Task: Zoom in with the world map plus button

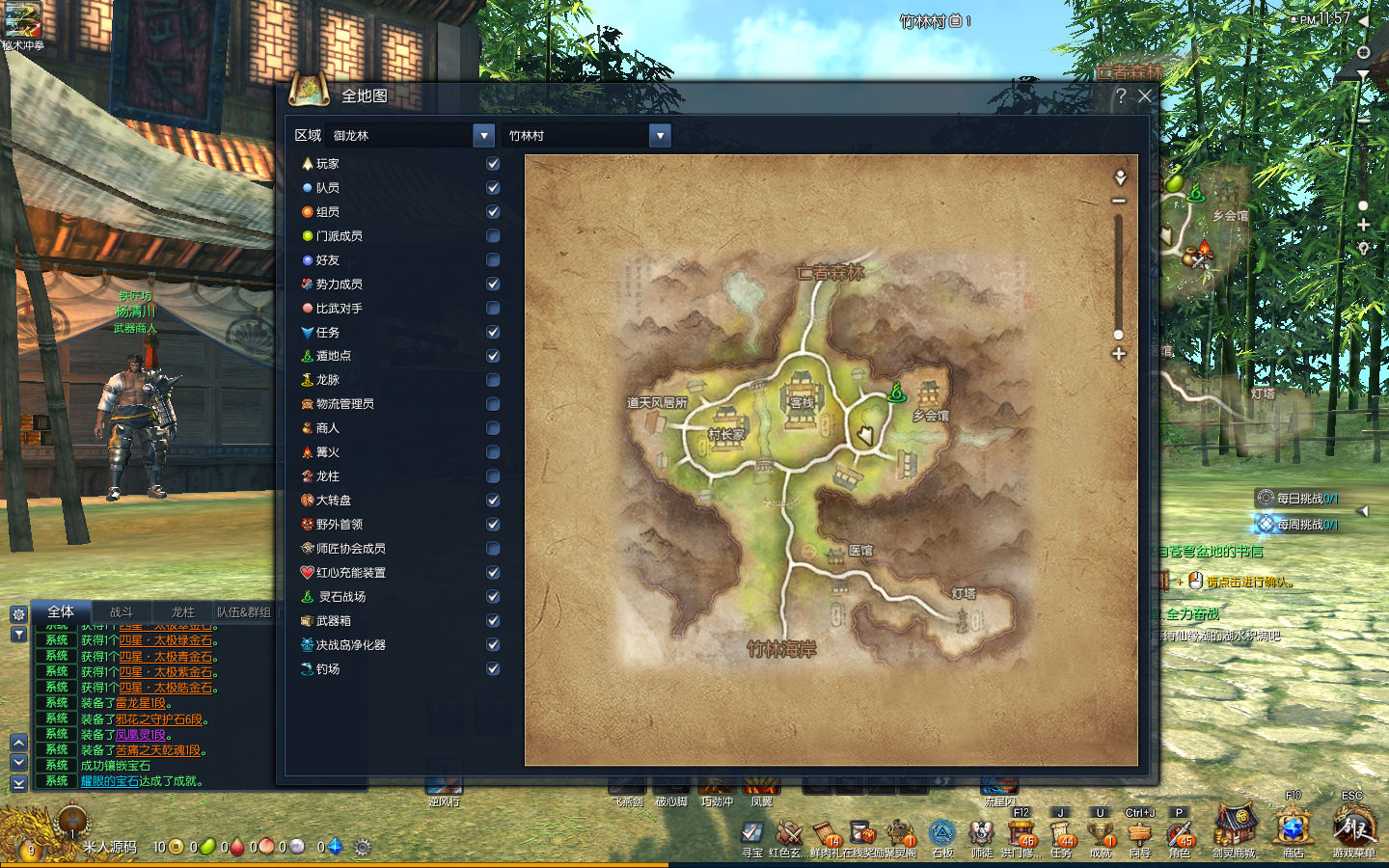Action: 1119,354
